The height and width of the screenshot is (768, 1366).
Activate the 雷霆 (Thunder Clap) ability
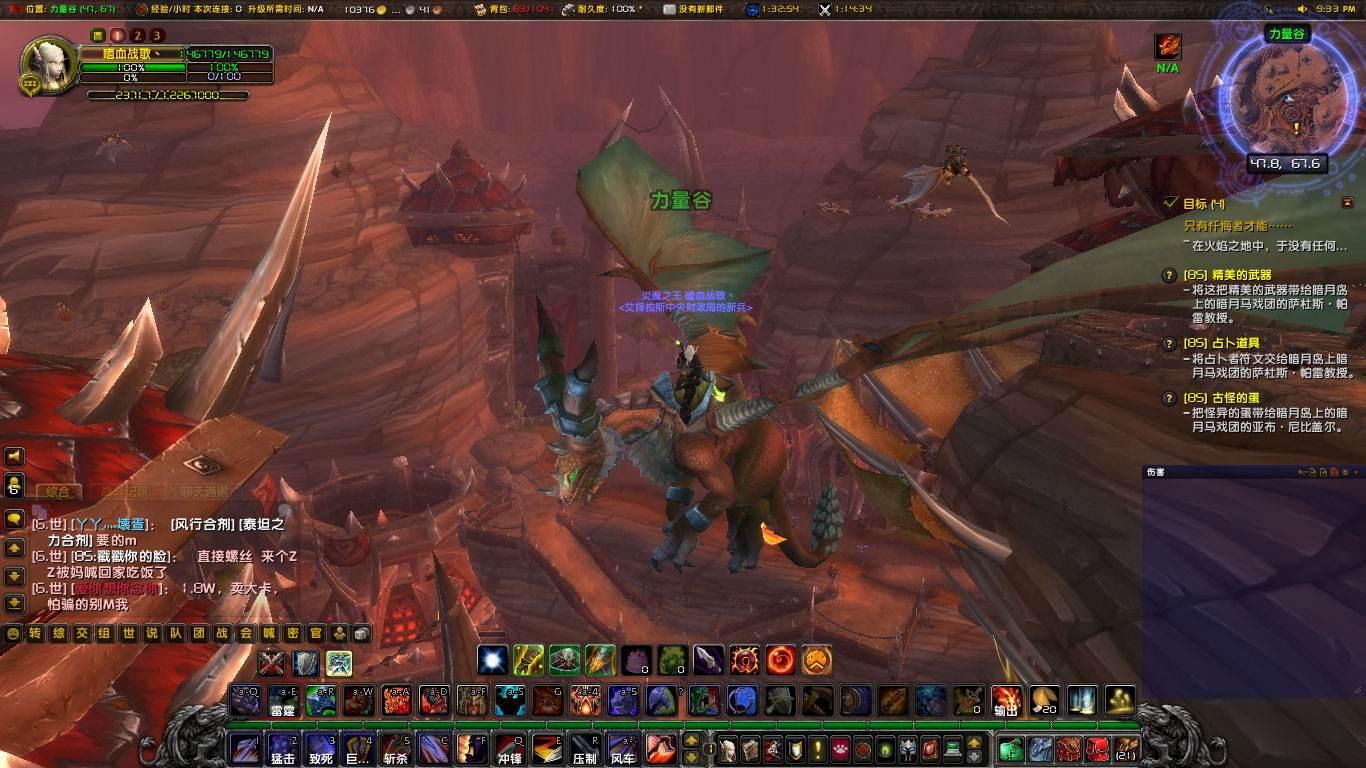[283, 700]
